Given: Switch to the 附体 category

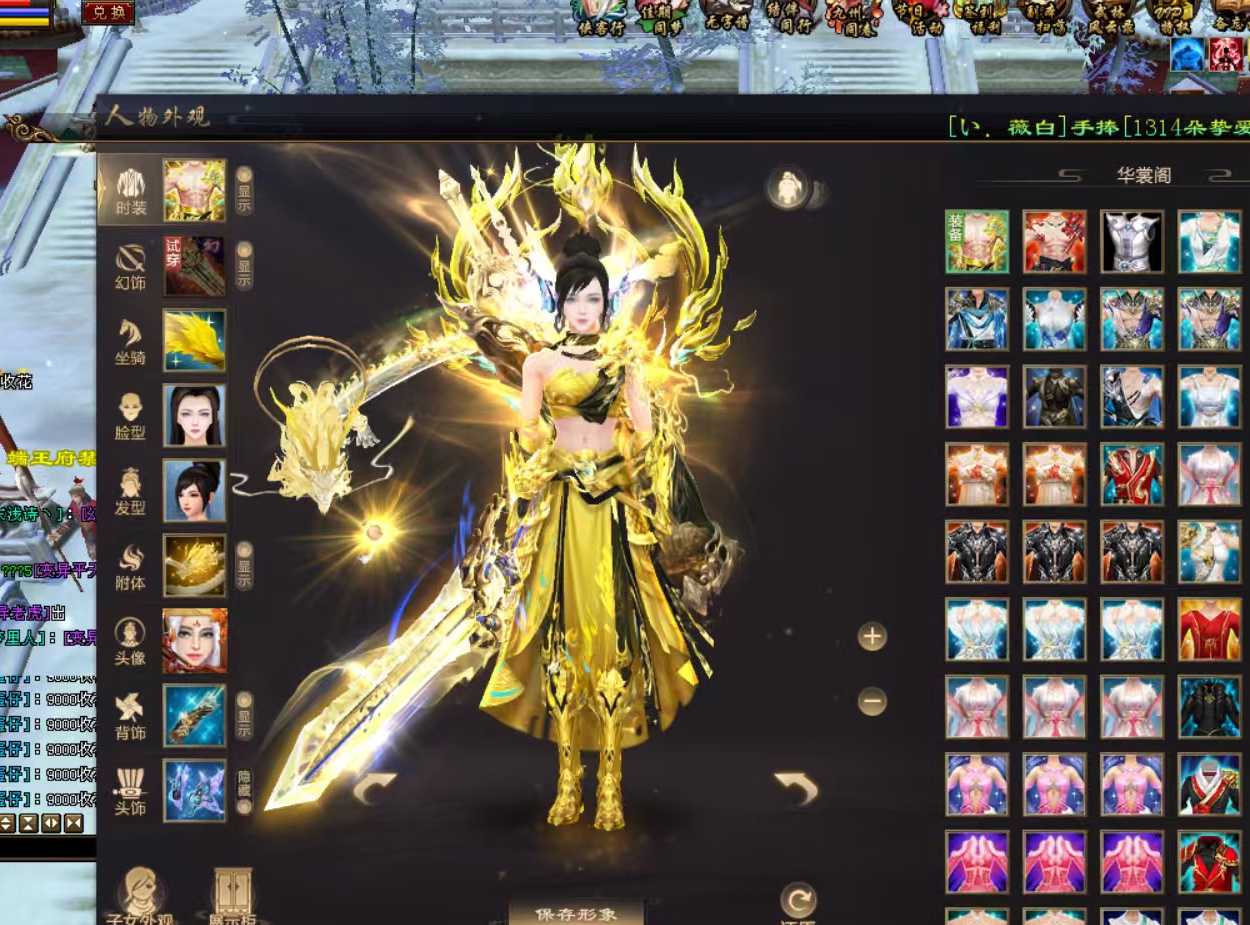Looking at the screenshot, I should tap(131, 566).
